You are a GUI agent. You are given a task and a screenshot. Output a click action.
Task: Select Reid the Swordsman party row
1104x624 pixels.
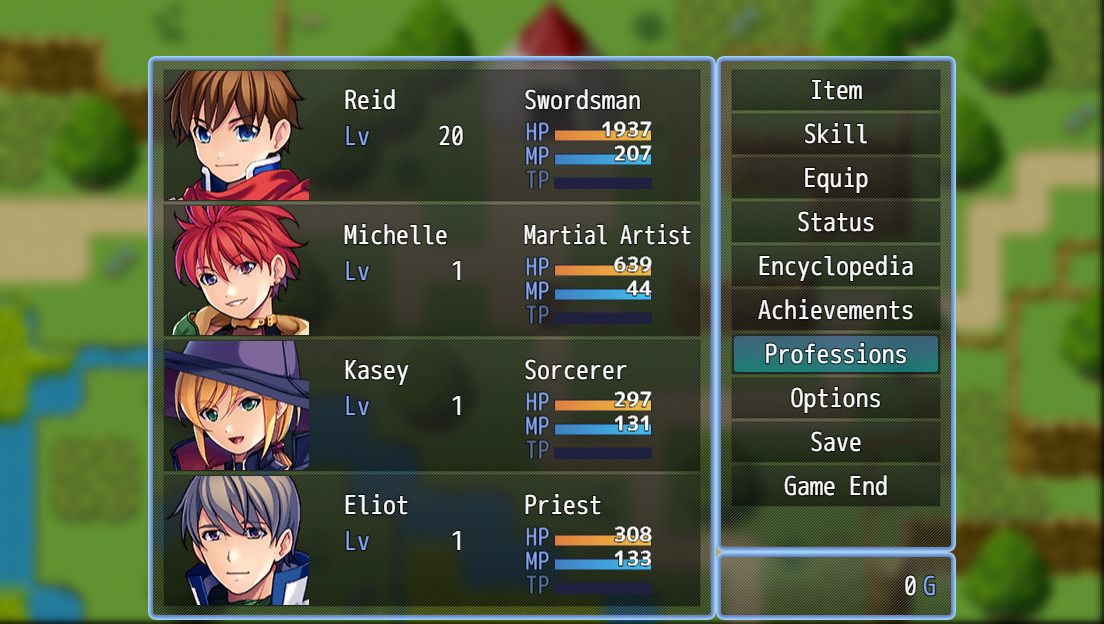(431, 135)
